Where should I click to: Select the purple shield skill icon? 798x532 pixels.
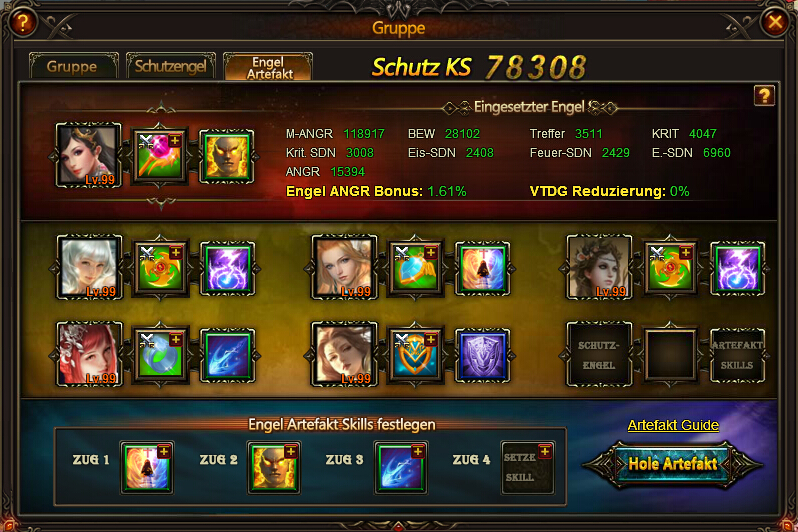click(x=483, y=354)
